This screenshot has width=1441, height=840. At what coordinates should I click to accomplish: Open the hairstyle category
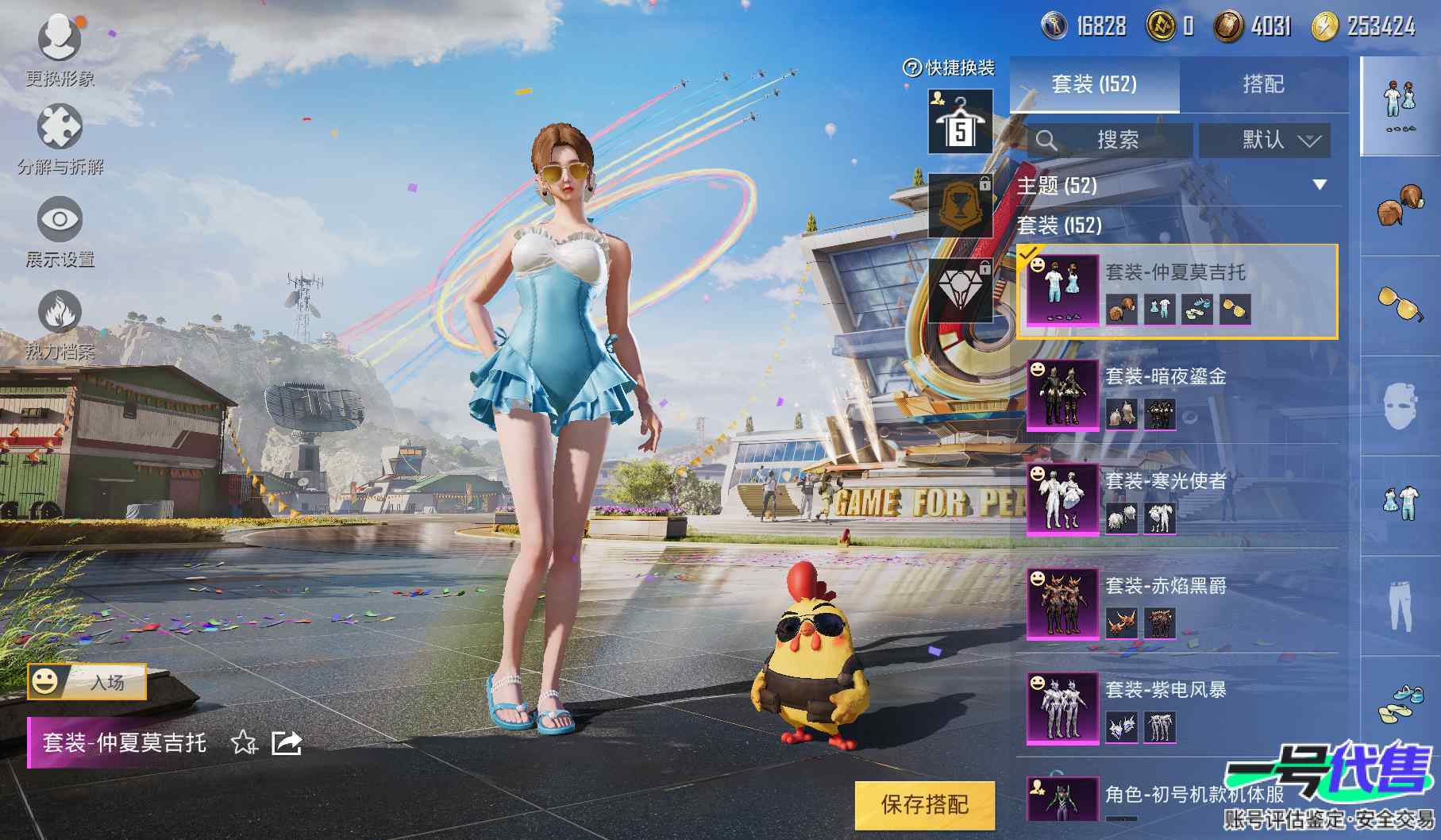(x=1400, y=205)
